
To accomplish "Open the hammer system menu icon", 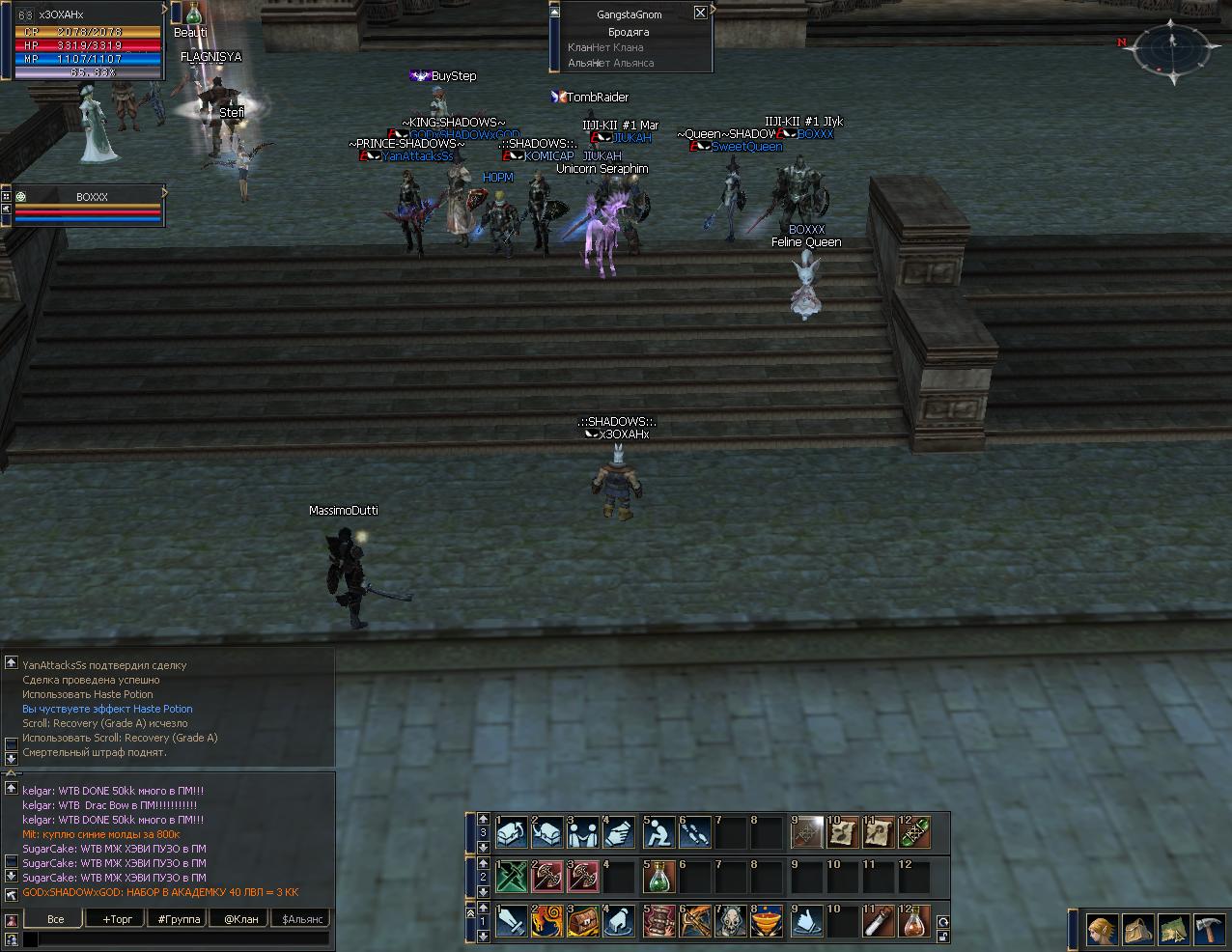I will coord(1209,930).
